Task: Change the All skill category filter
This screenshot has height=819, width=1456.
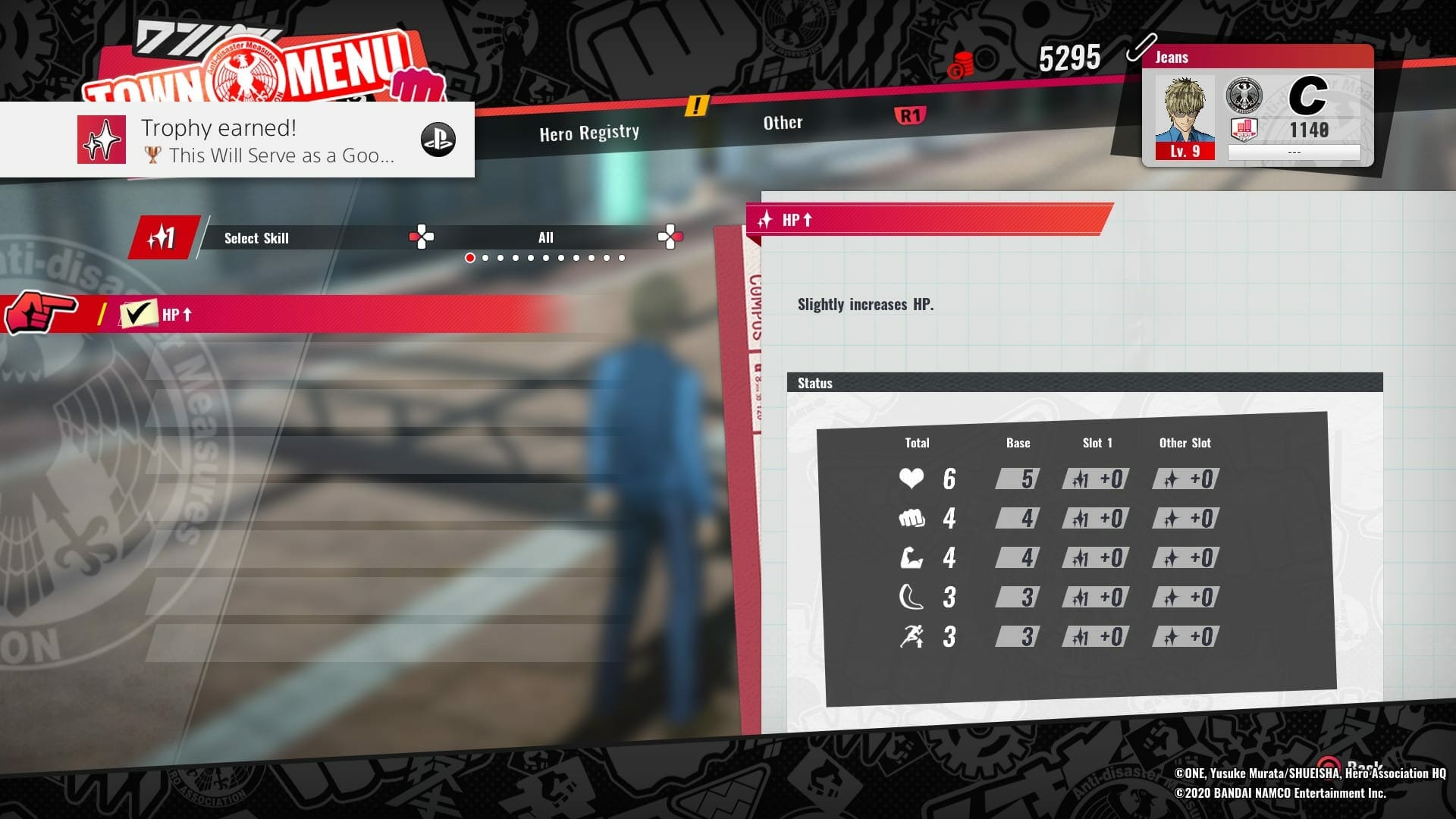Action: 545,238
